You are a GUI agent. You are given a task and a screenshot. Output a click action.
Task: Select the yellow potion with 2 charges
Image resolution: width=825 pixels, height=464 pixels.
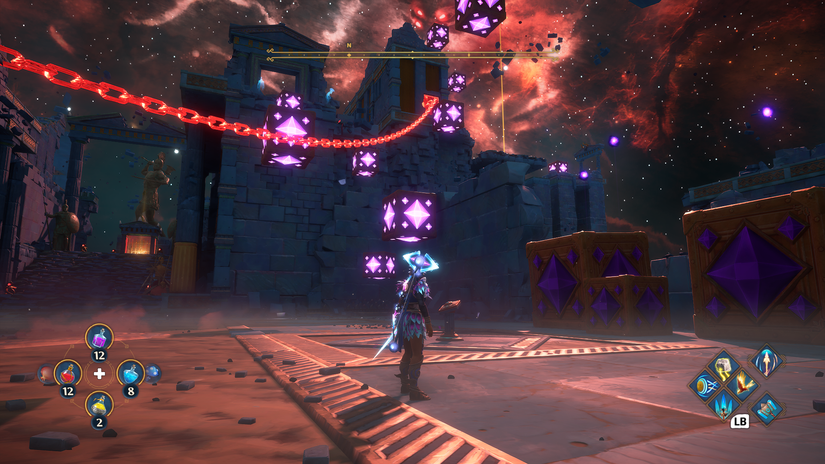point(99,406)
